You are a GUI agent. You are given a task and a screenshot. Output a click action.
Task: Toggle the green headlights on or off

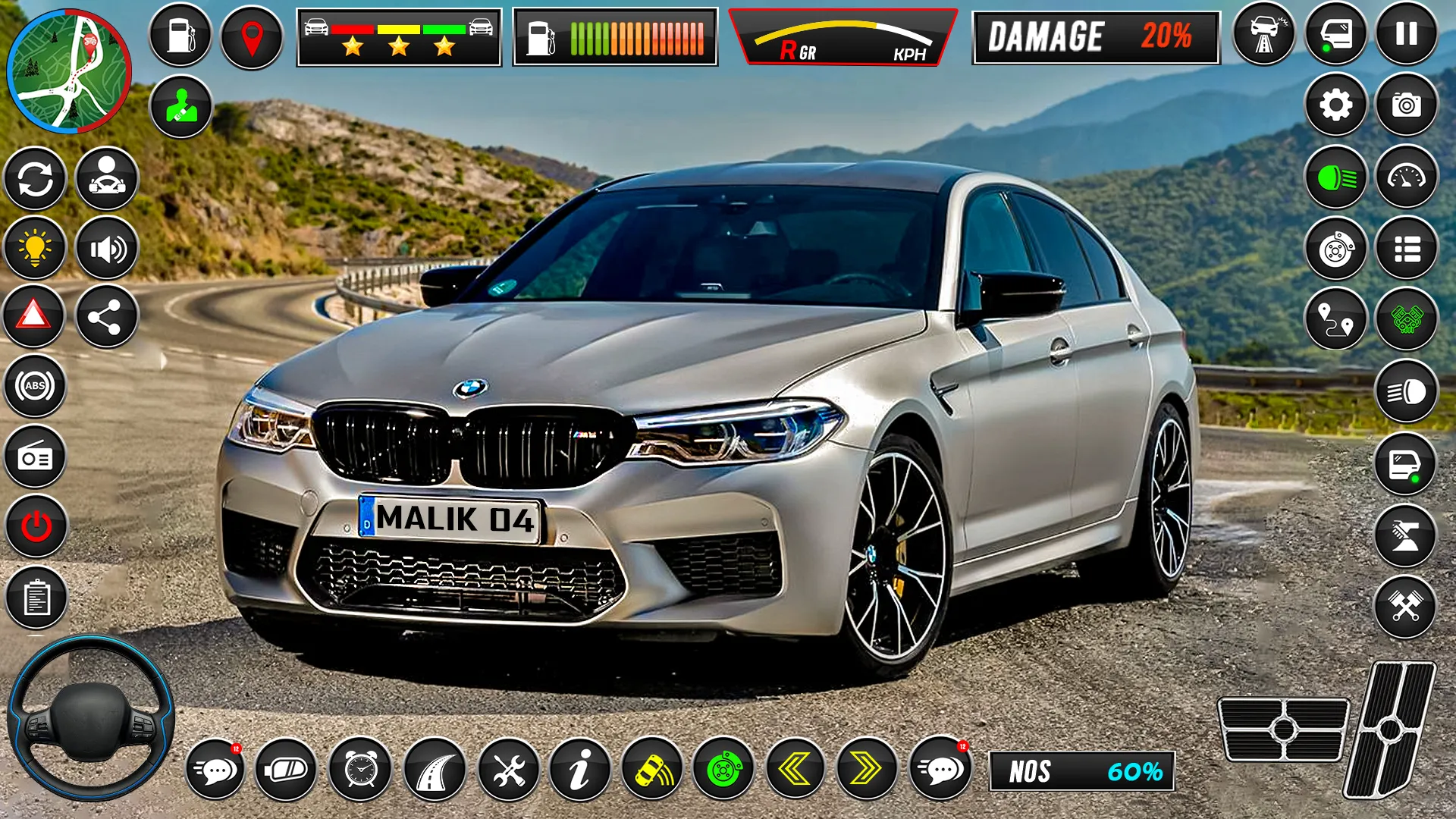coord(1337,177)
